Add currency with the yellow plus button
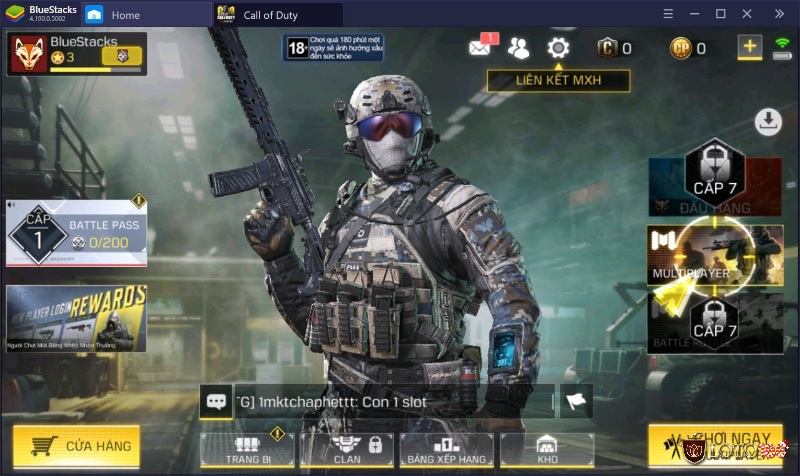Viewport: 800px width, 476px height. (749, 47)
